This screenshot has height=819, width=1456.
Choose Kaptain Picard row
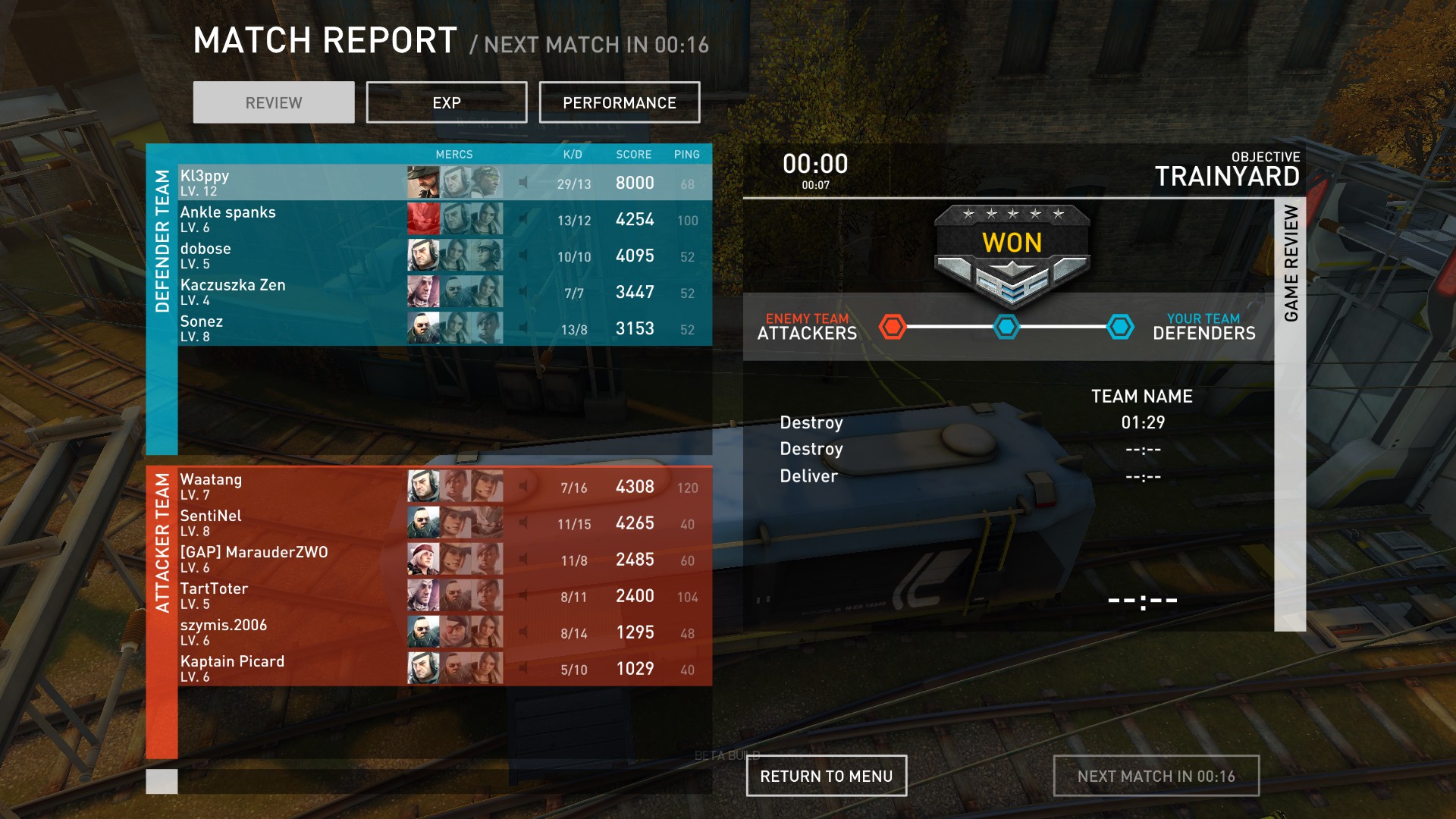(288, 668)
